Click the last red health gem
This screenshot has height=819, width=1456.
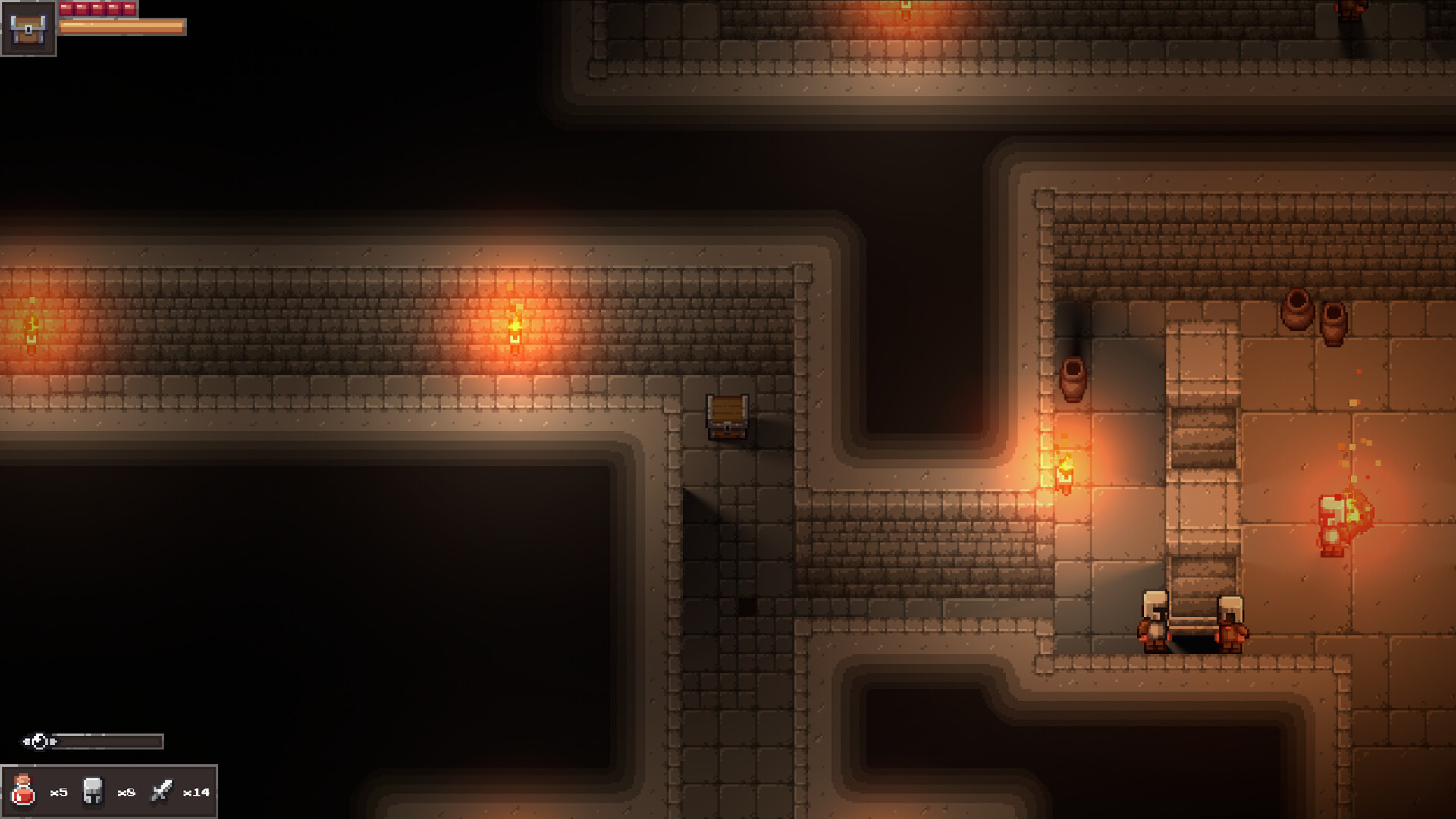click(129, 8)
